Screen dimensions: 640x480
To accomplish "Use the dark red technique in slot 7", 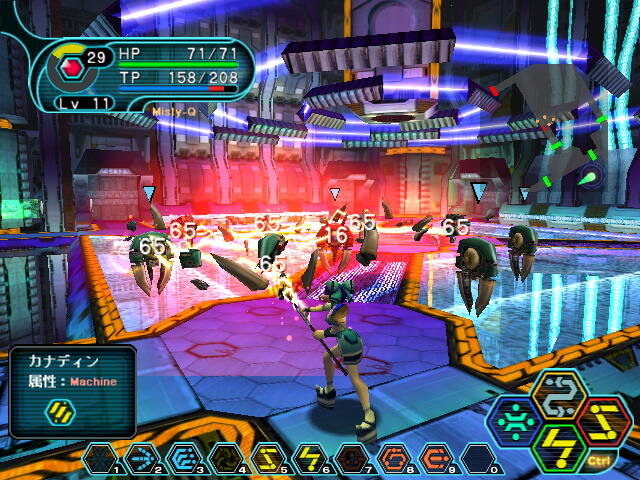I will click(x=352, y=459).
